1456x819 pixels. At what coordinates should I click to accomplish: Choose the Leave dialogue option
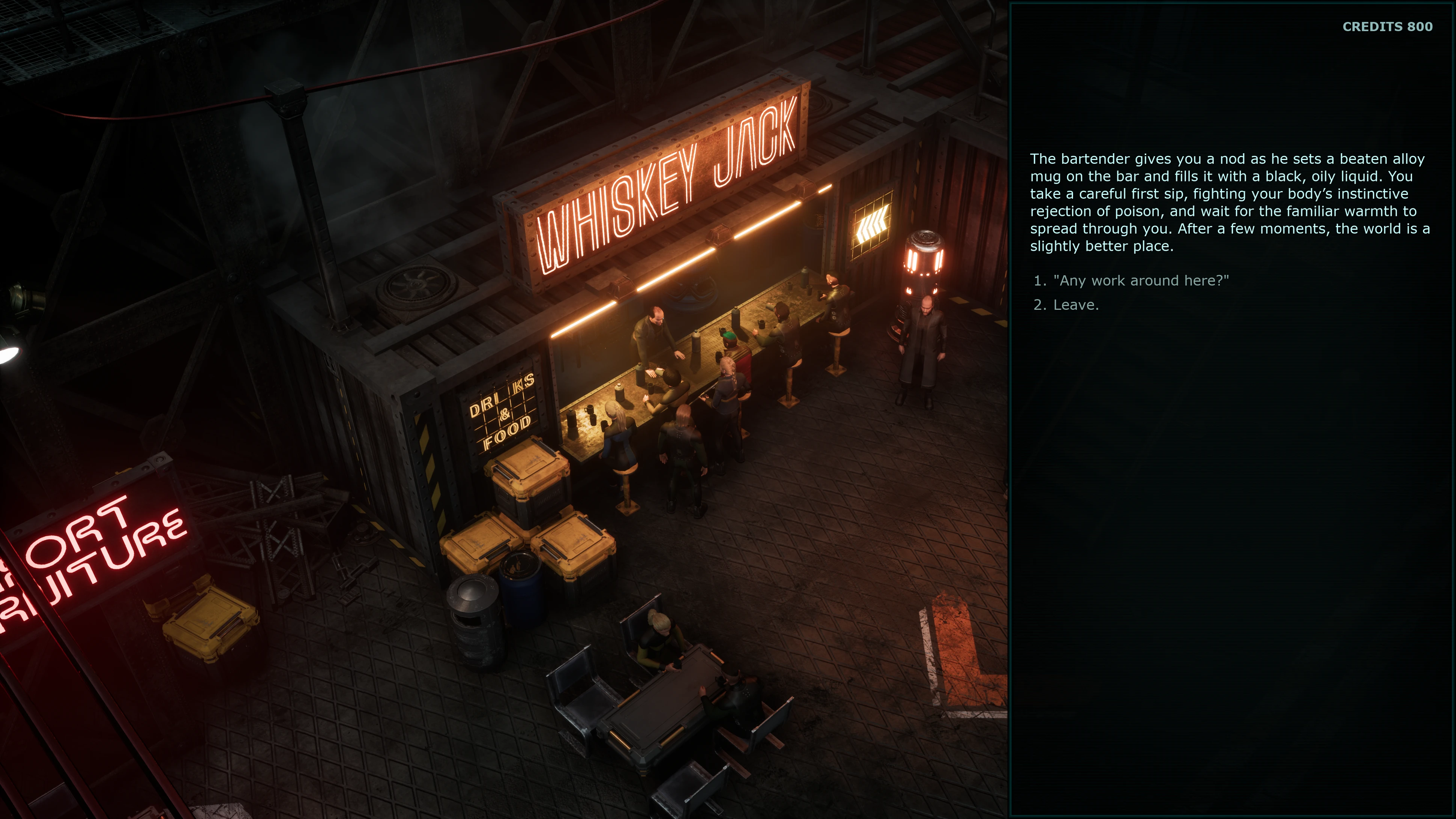point(1075,305)
